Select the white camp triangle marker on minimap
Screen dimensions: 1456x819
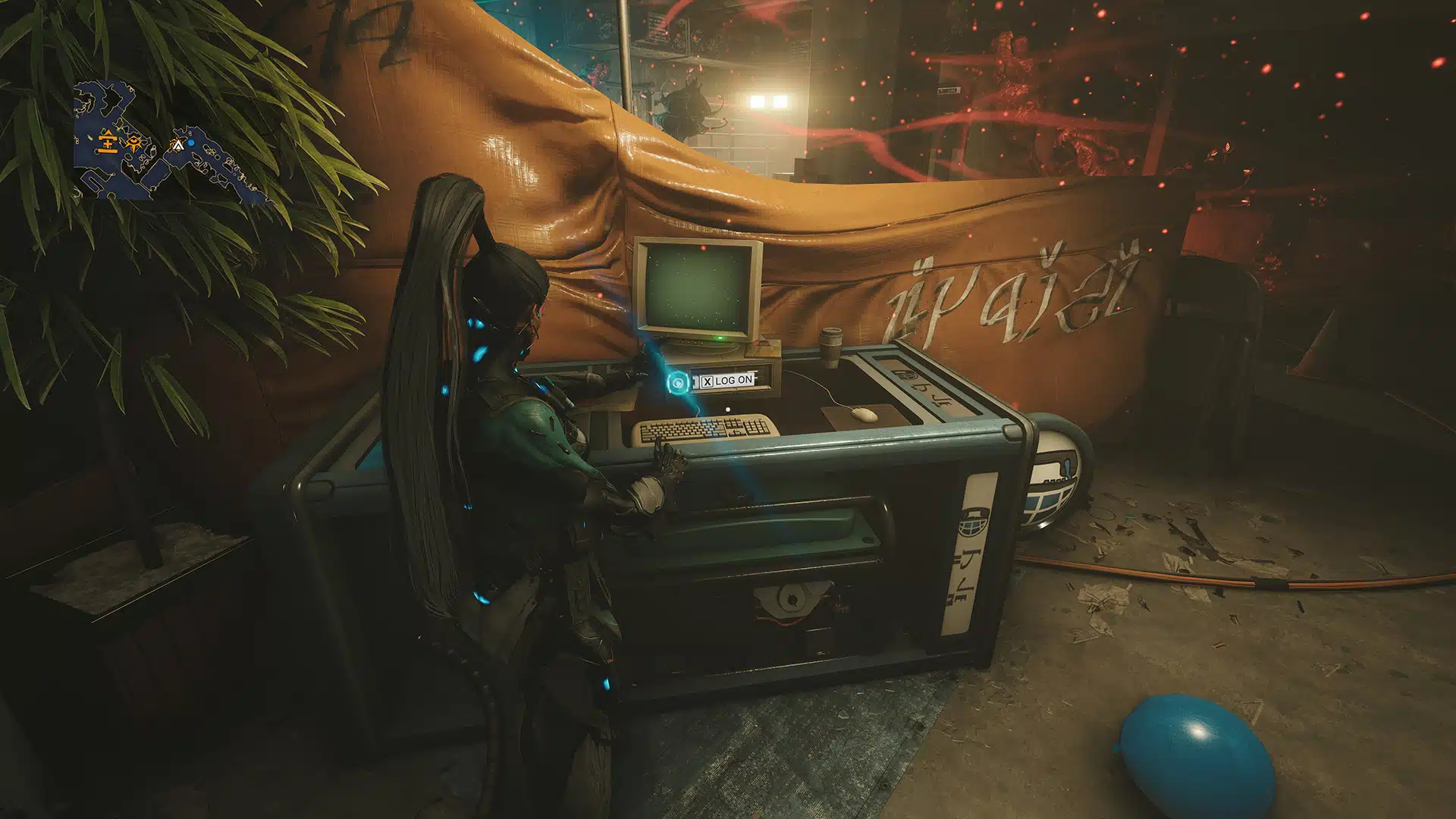pyautogui.click(x=179, y=146)
